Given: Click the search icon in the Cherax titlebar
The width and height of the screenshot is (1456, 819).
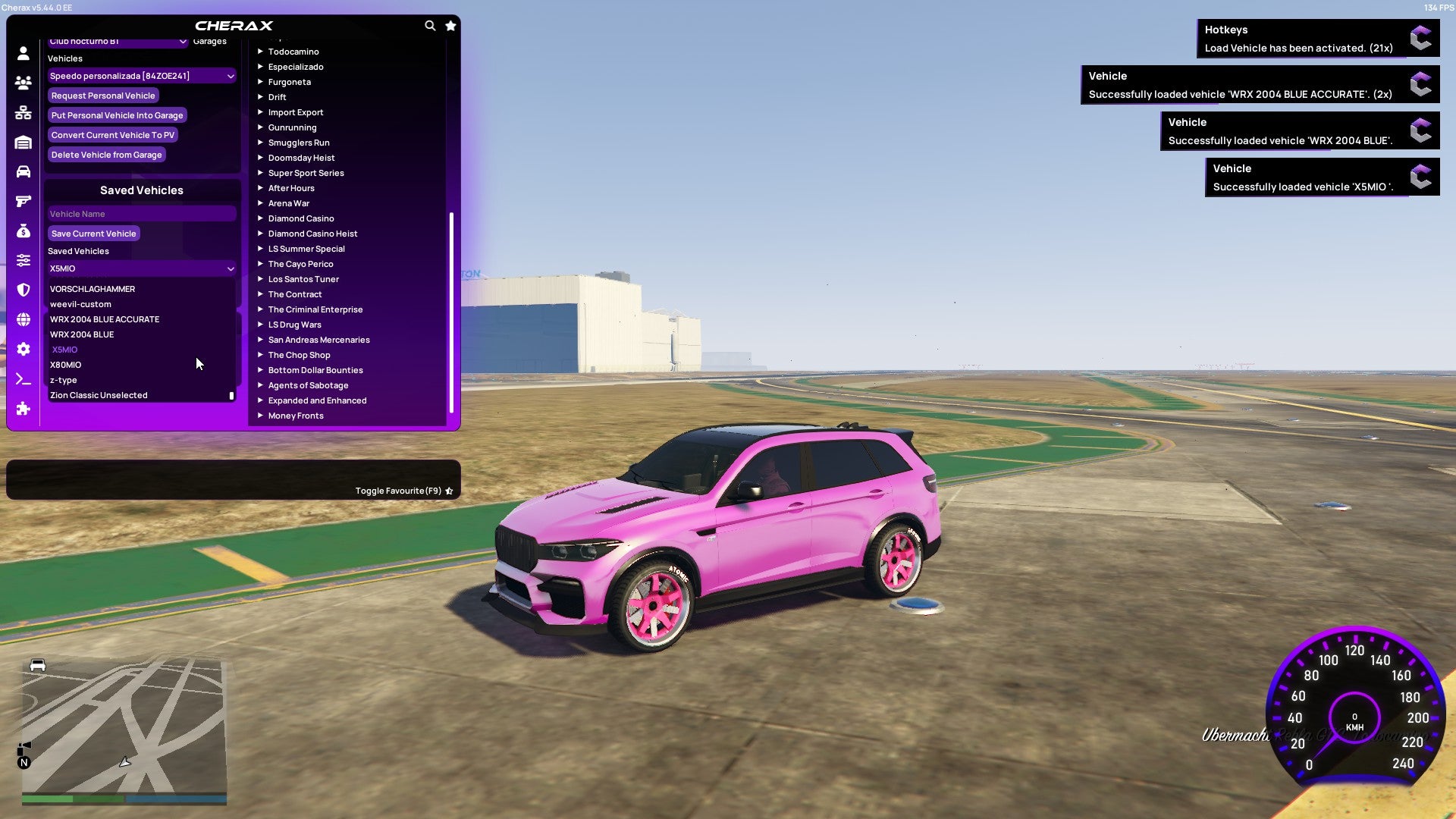Looking at the screenshot, I should coord(430,25).
